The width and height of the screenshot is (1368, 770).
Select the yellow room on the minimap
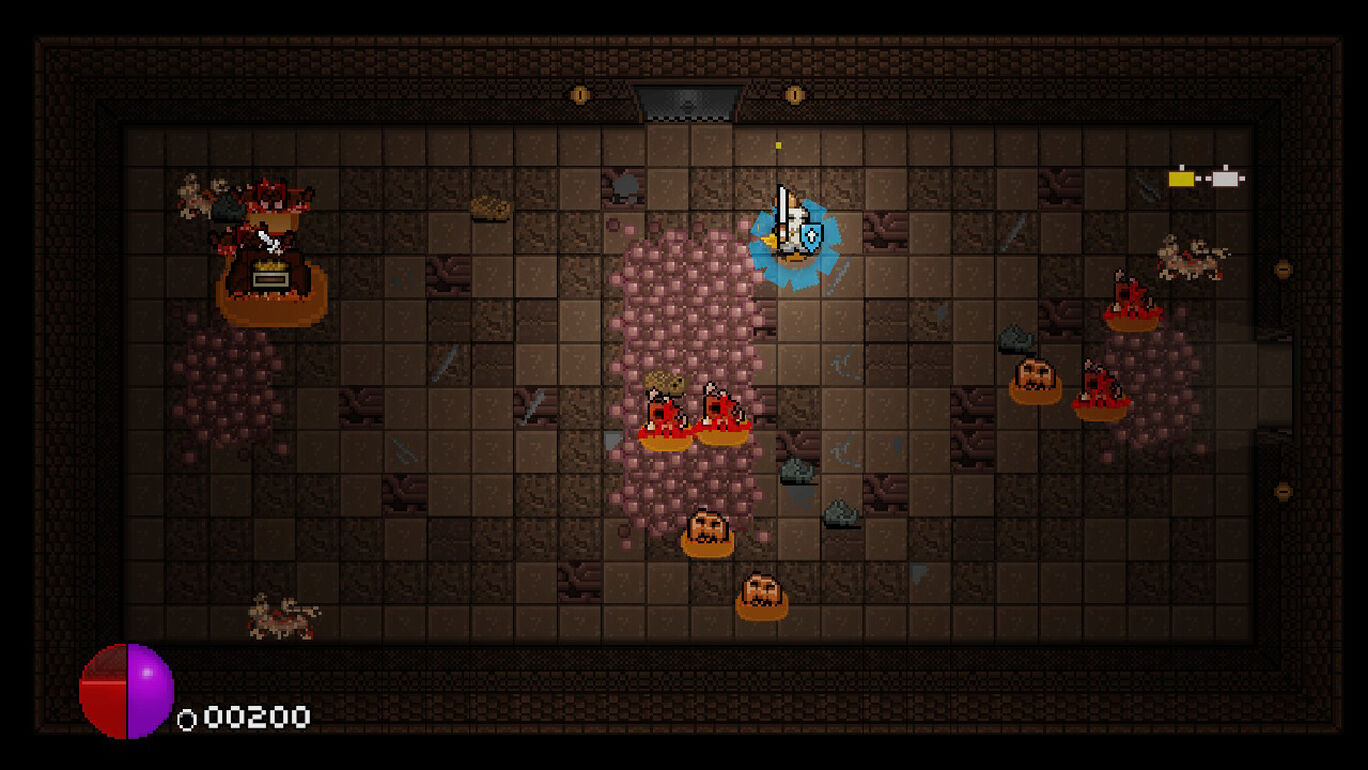pyautogui.click(x=1182, y=179)
